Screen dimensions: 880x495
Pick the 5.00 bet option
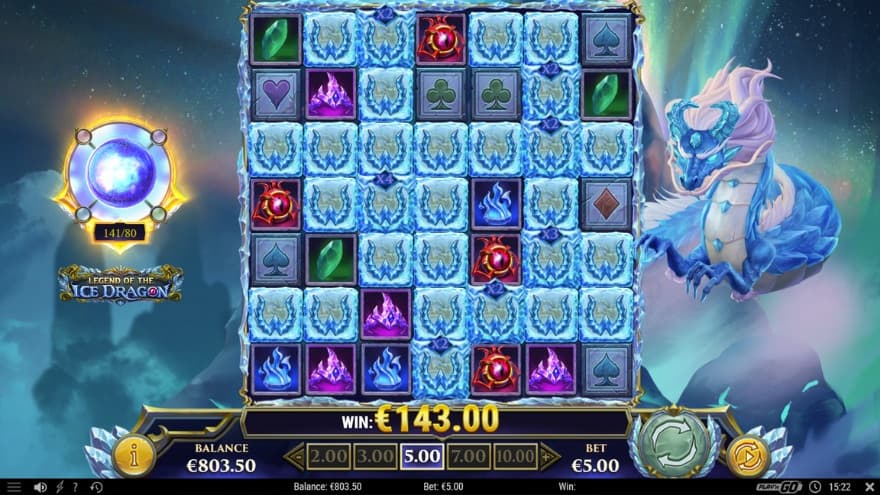point(422,457)
